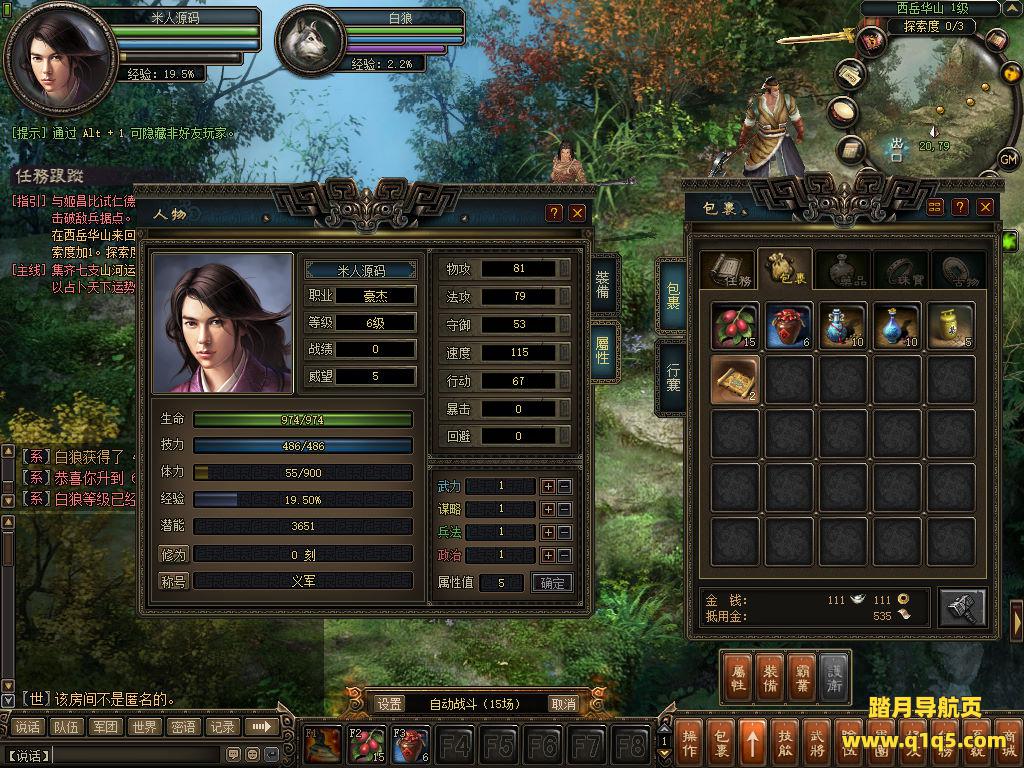This screenshot has width=1024, height=768.
Task: Click the 称号 title button
Action: (173, 581)
